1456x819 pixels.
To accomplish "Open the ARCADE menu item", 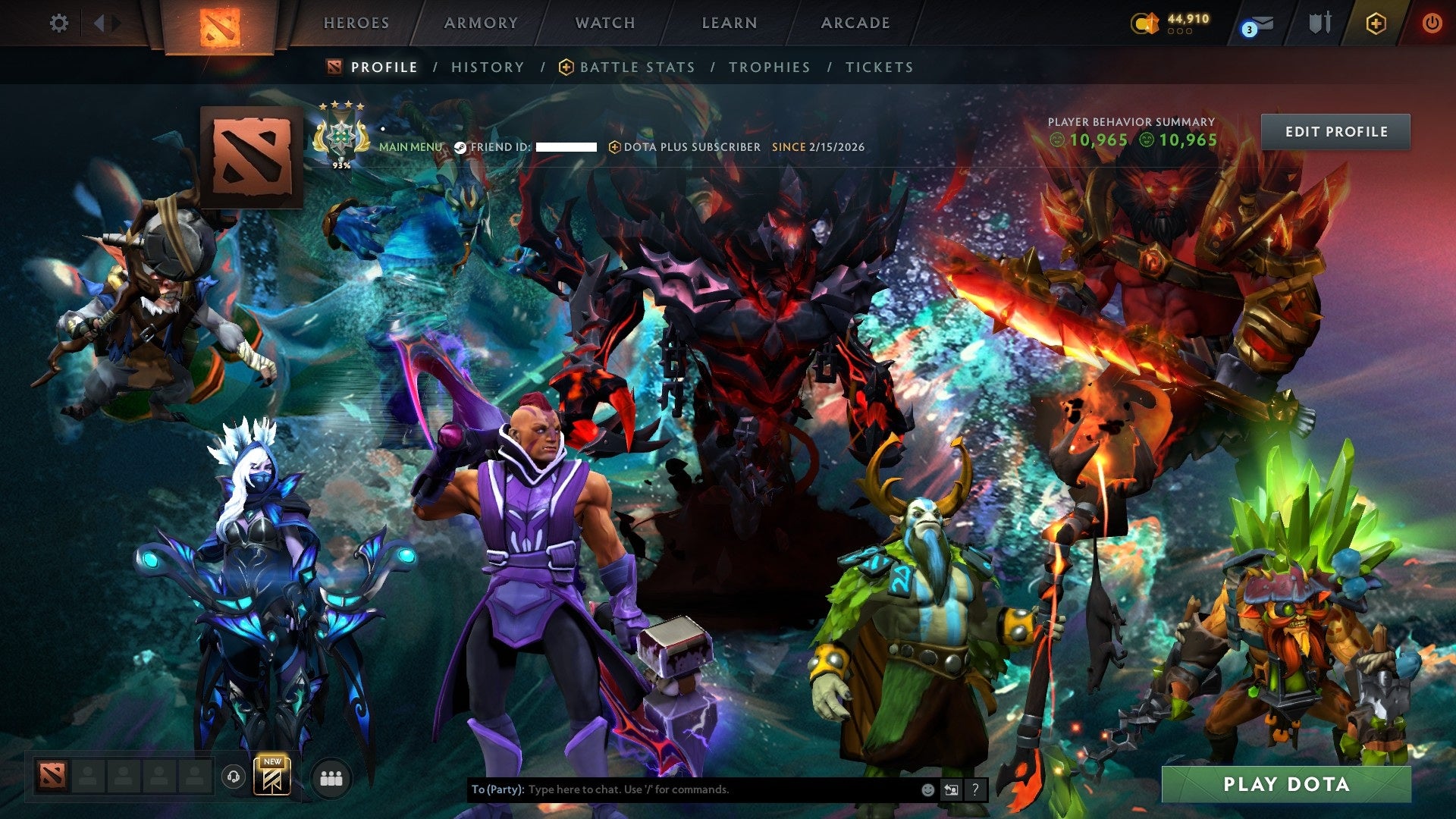I will point(855,23).
